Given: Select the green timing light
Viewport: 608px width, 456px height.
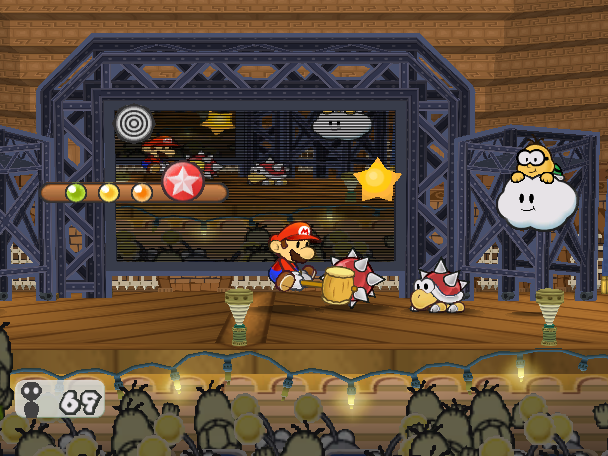Looking at the screenshot, I should pyautogui.click(x=76, y=192).
